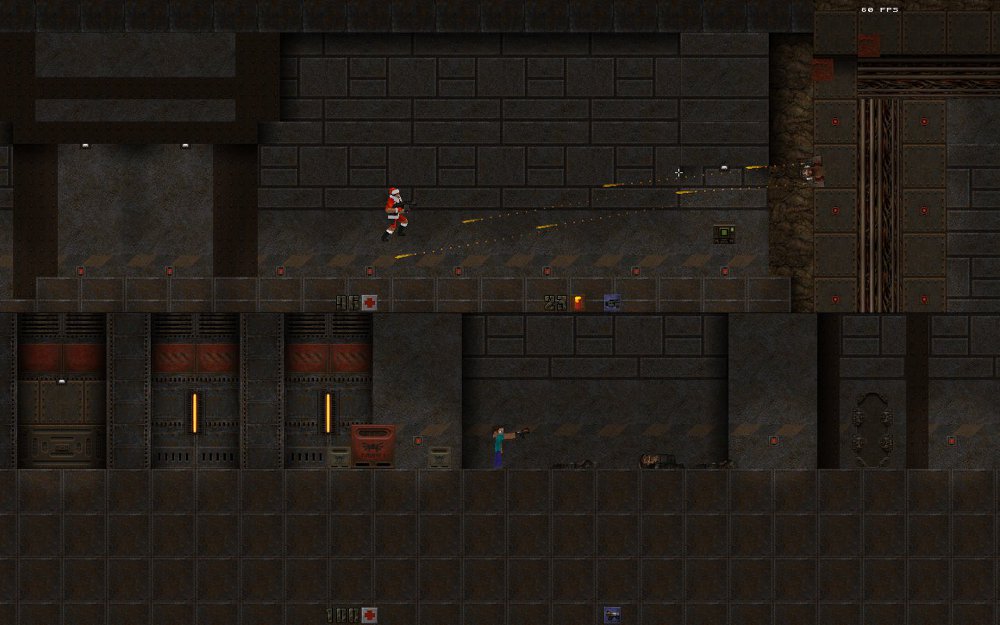The image size is (1000, 625).
Task: Select the weapon icon next to the ammo shell
Action: click(611, 302)
